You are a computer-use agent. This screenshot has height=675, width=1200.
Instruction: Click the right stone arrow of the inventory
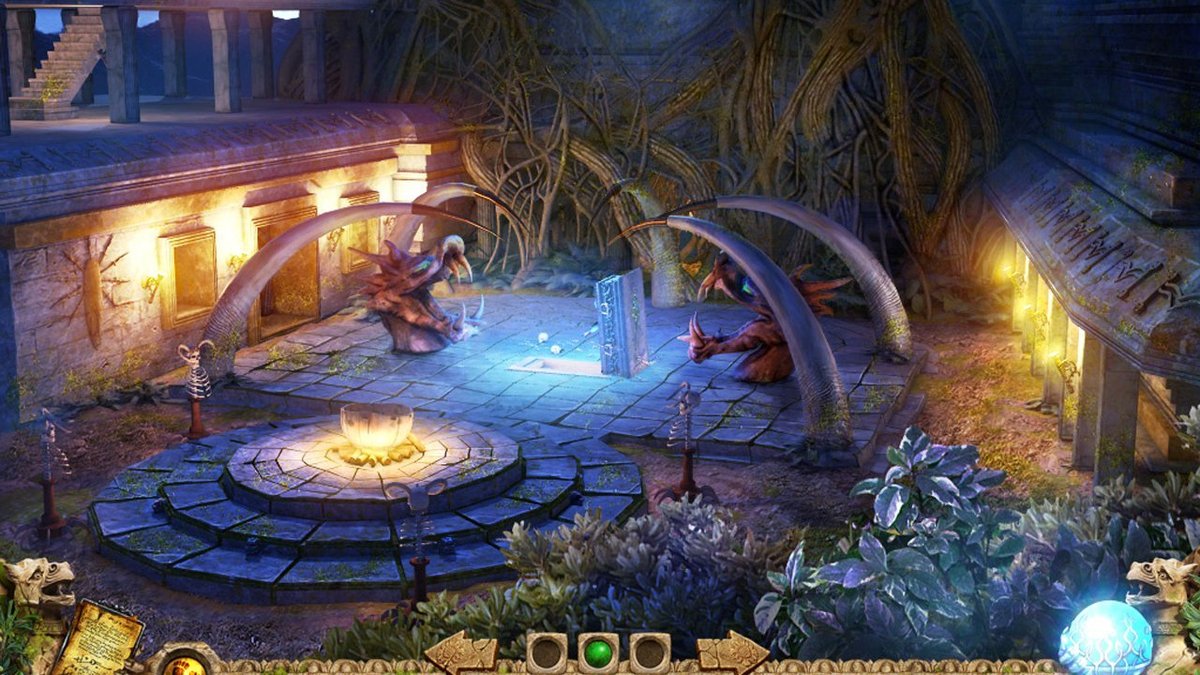[733, 653]
